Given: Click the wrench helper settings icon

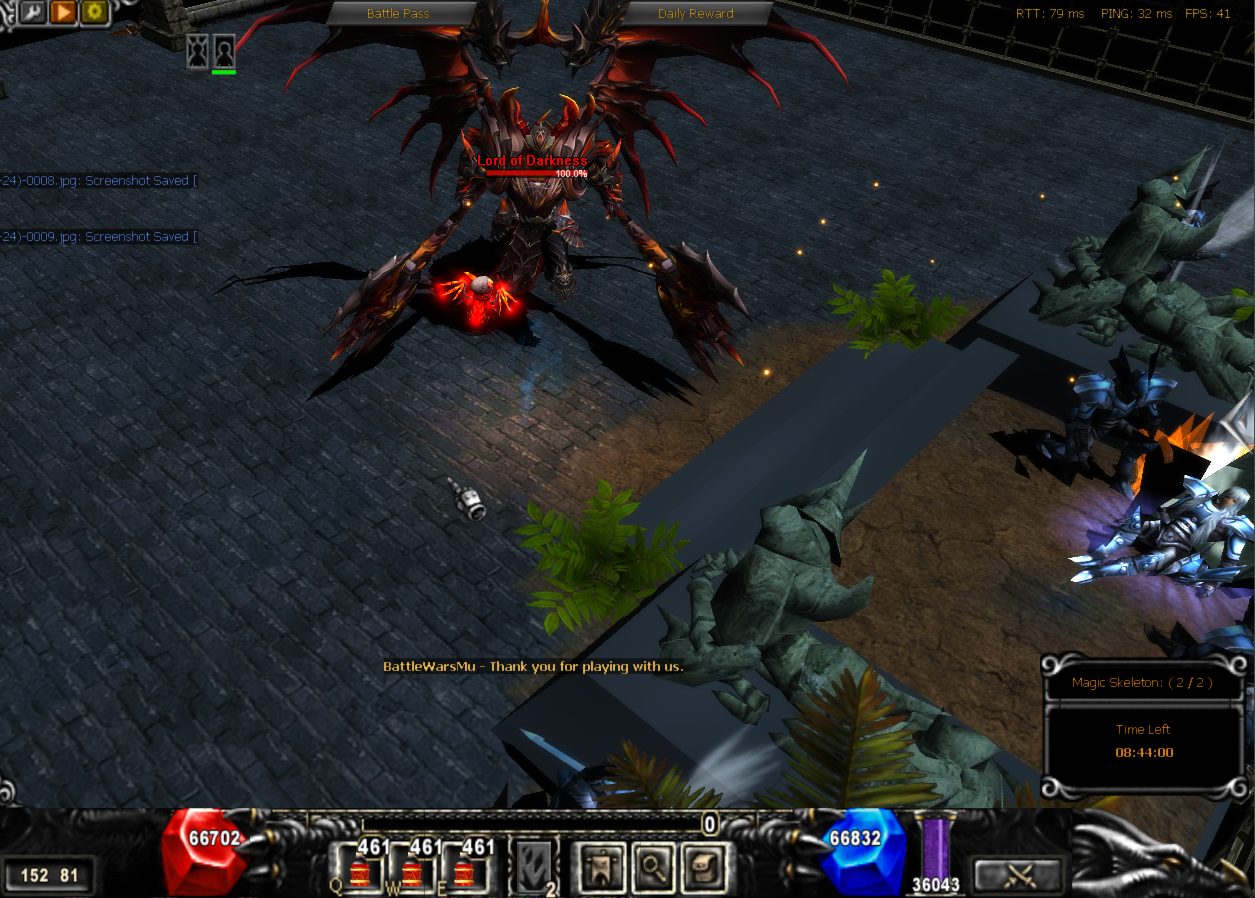Looking at the screenshot, I should point(31,12).
